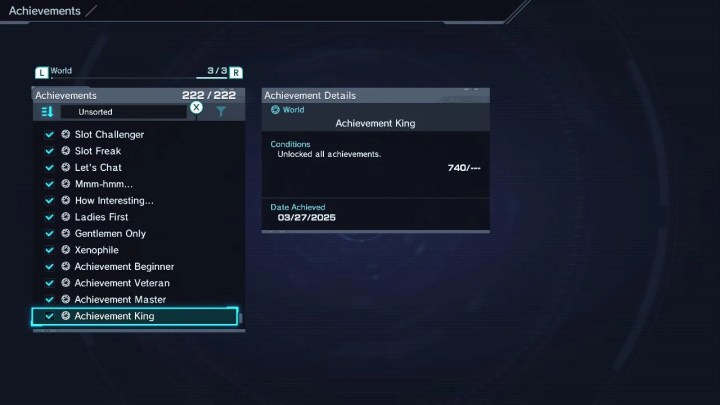Select the Slot Challenger achievement
Image resolution: width=720 pixels, height=405 pixels.
(x=109, y=134)
